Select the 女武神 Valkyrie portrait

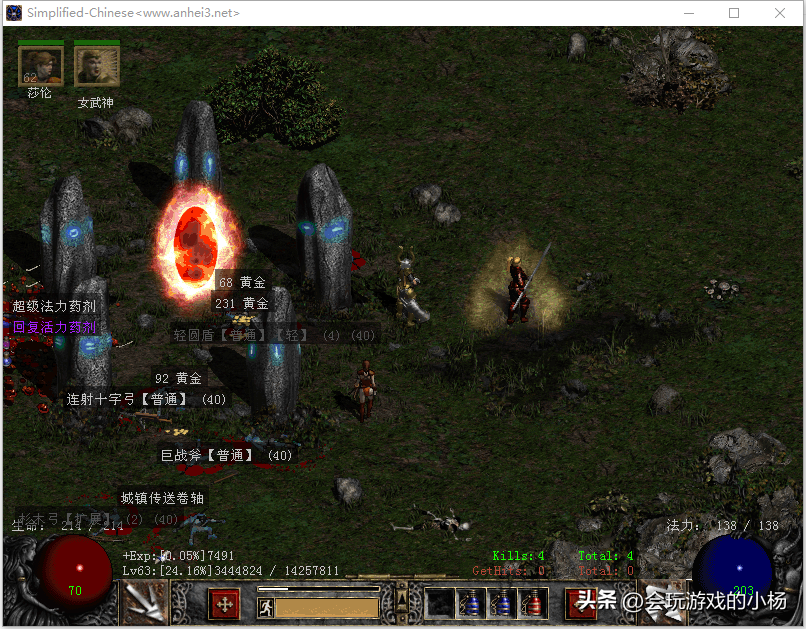pos(96,66)
